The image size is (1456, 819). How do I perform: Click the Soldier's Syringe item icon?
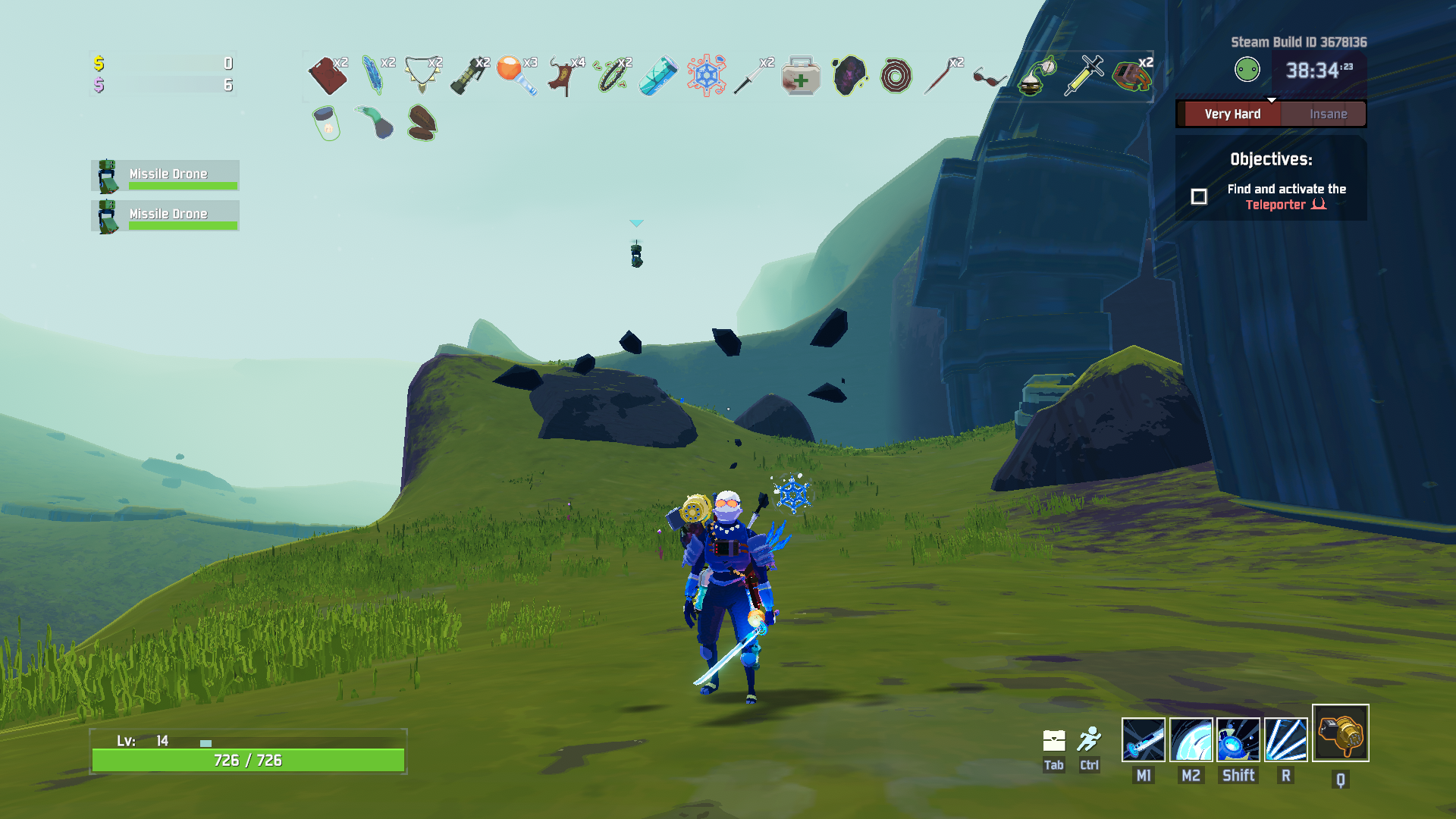1084,75
